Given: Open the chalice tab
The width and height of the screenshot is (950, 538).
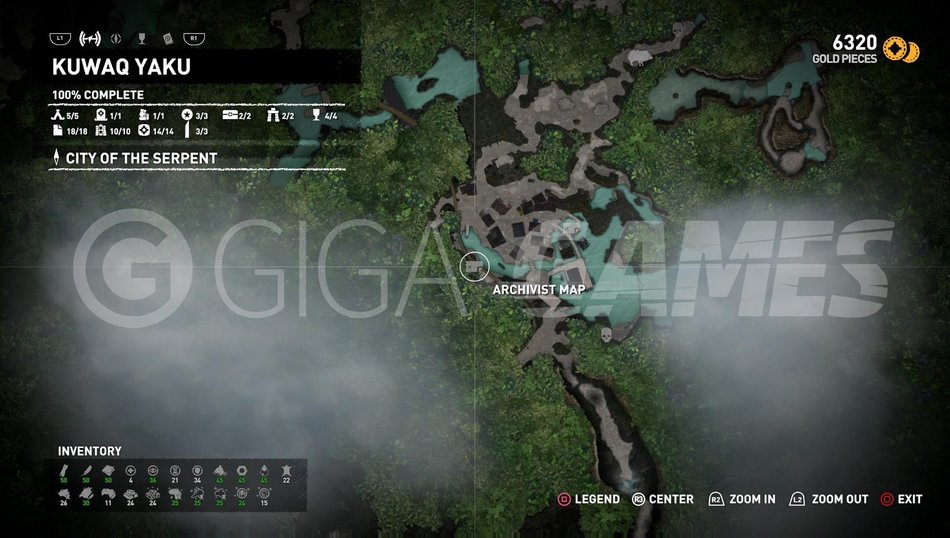Looking at the screenshot, I should [141, 39].
